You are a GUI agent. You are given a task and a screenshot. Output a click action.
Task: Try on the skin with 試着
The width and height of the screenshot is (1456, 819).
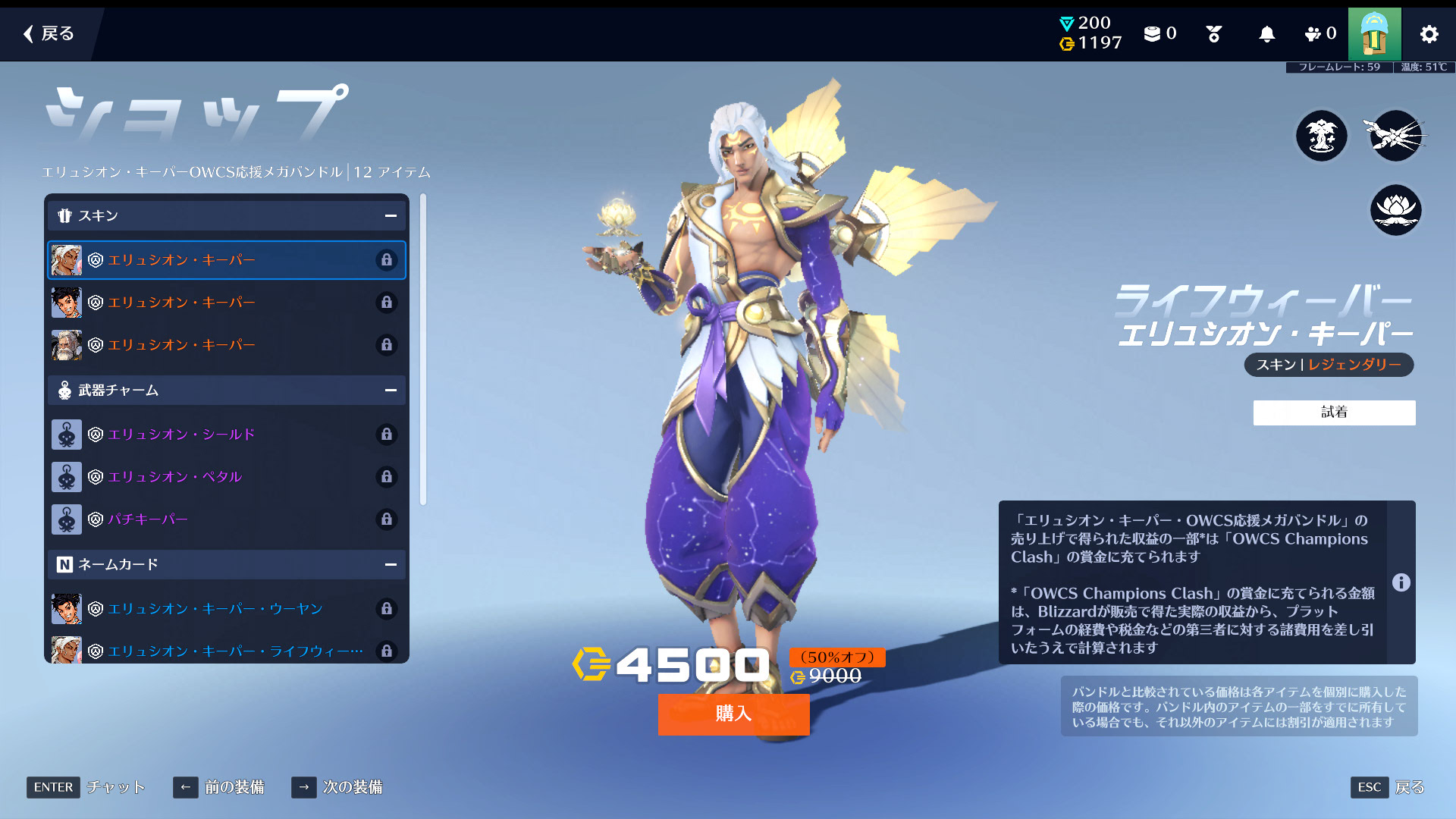tap(1334, 413)
